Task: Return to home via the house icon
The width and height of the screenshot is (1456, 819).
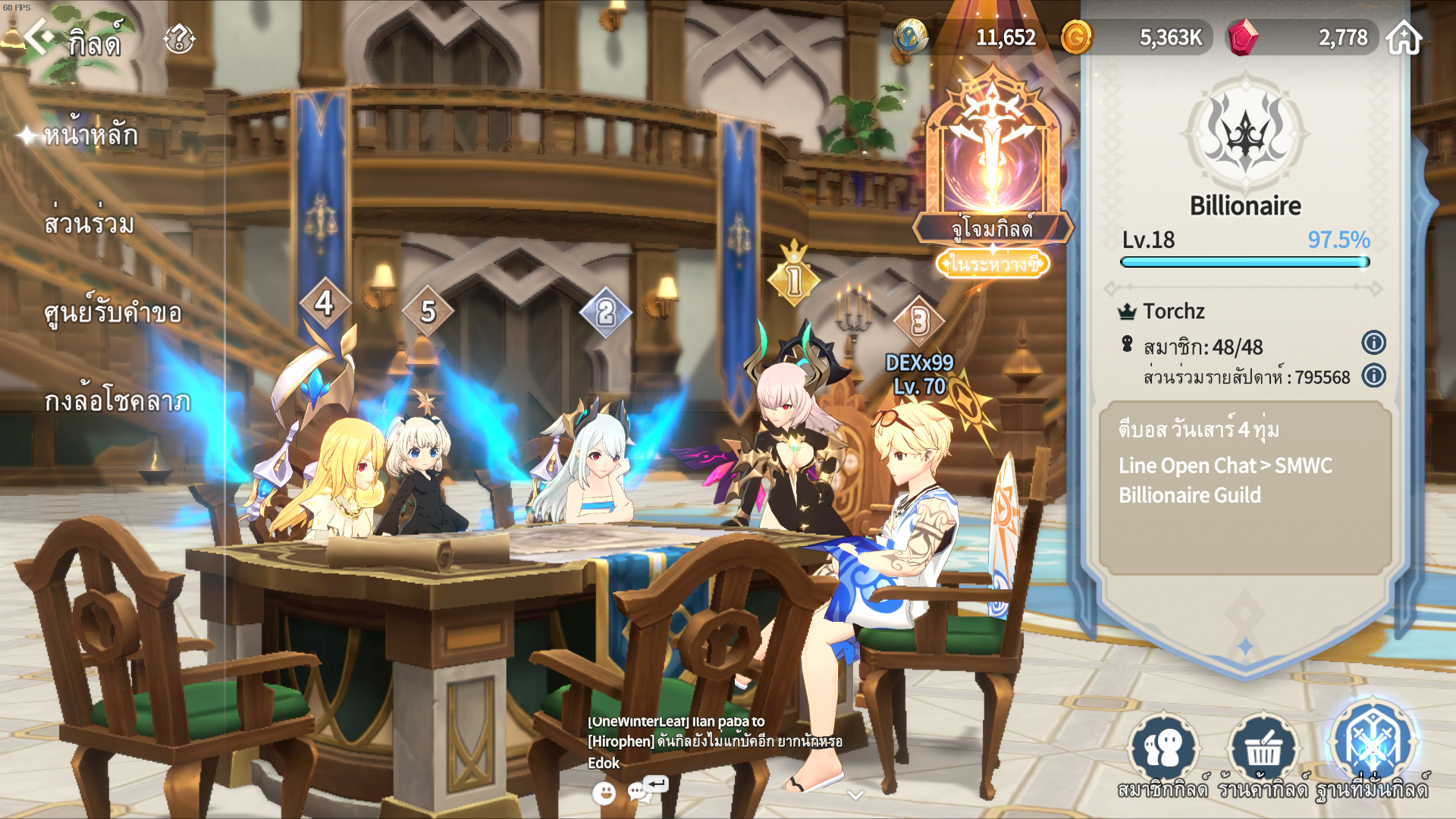Action: 1404,38
